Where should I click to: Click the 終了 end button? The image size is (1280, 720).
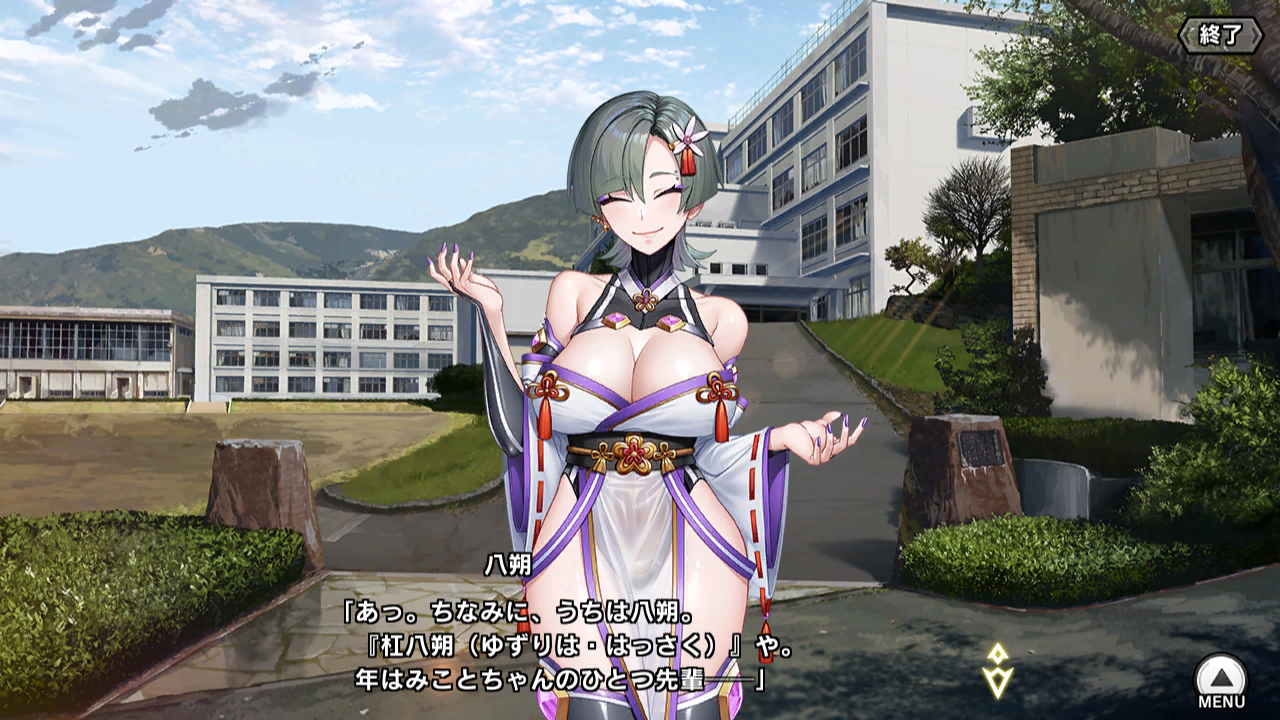pos(1221,35)
